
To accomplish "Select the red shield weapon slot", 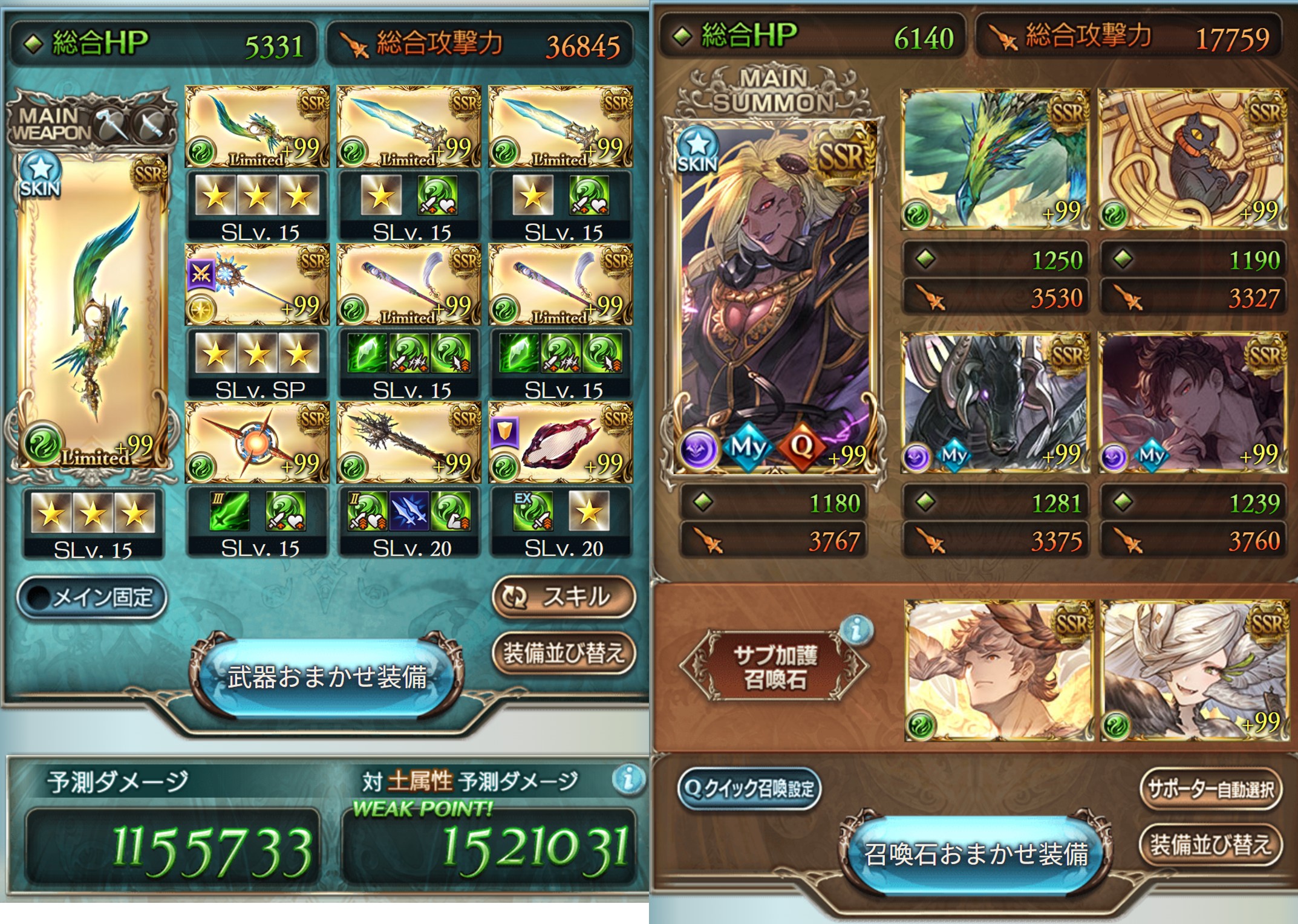I will point(561,442).
